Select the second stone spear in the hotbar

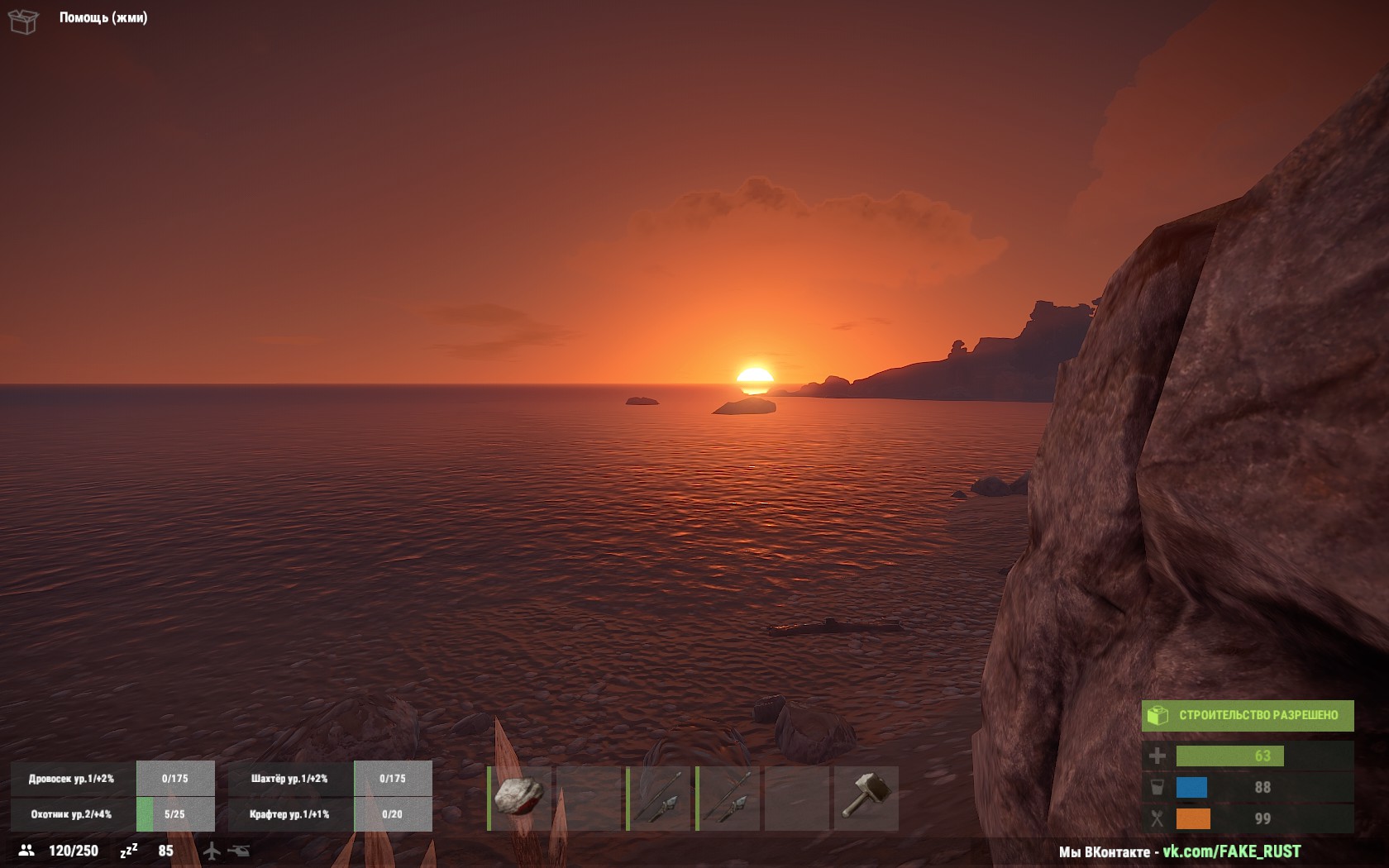coord(728,798)
